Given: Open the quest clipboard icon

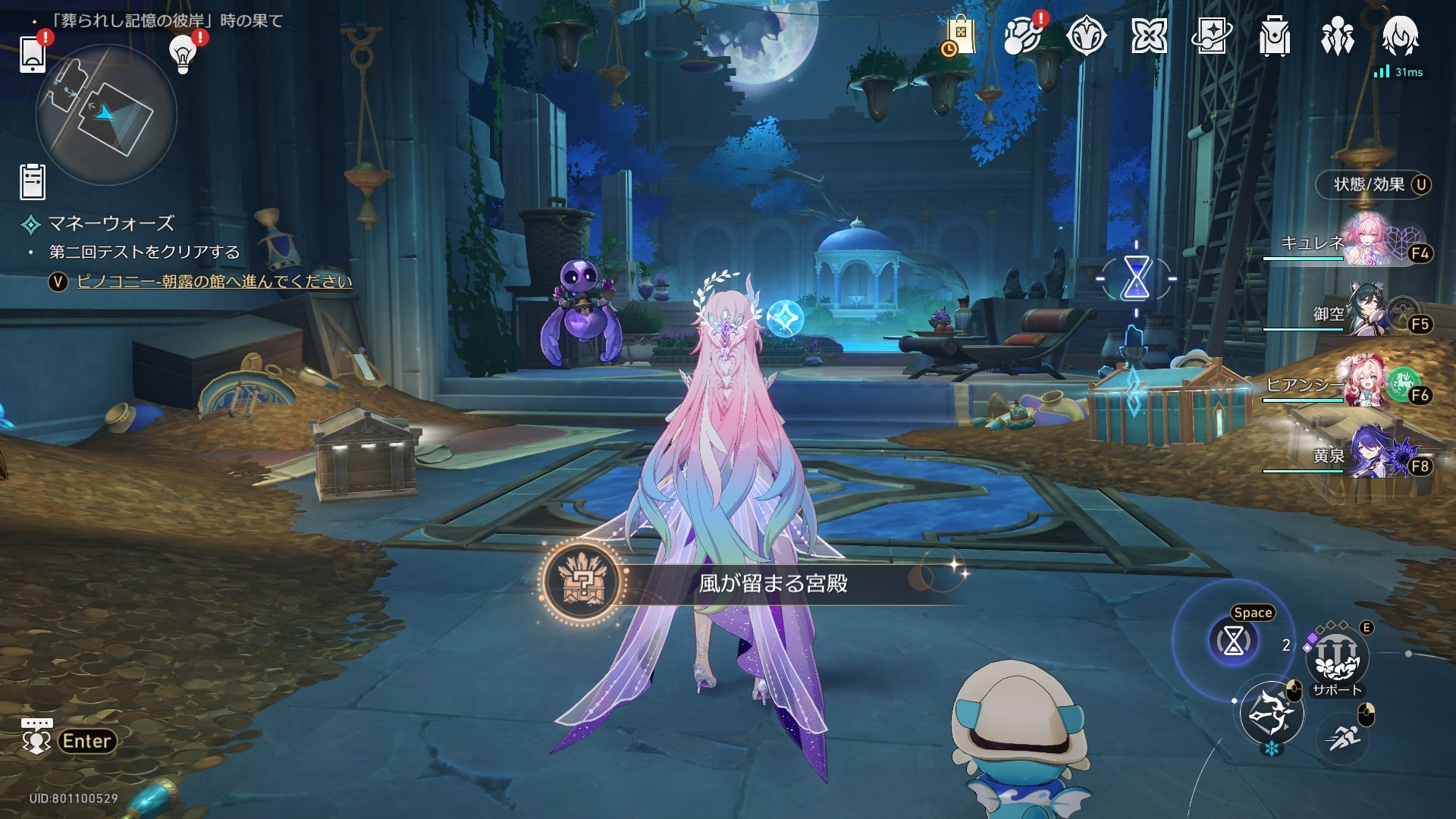Looking at the screenshot, I should (x=33, y=182).
